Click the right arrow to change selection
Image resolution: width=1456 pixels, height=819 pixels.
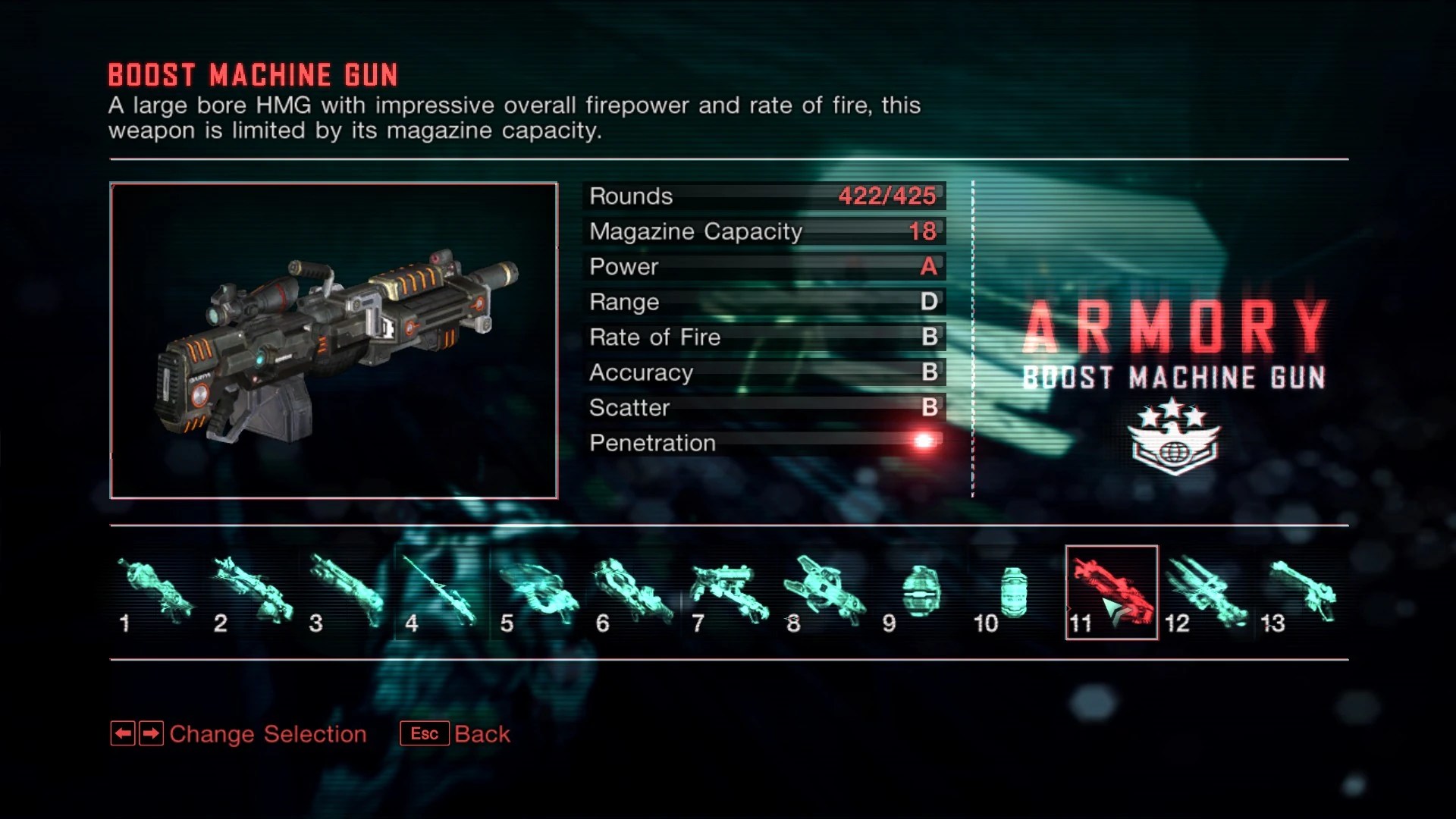tap(152, 734)
